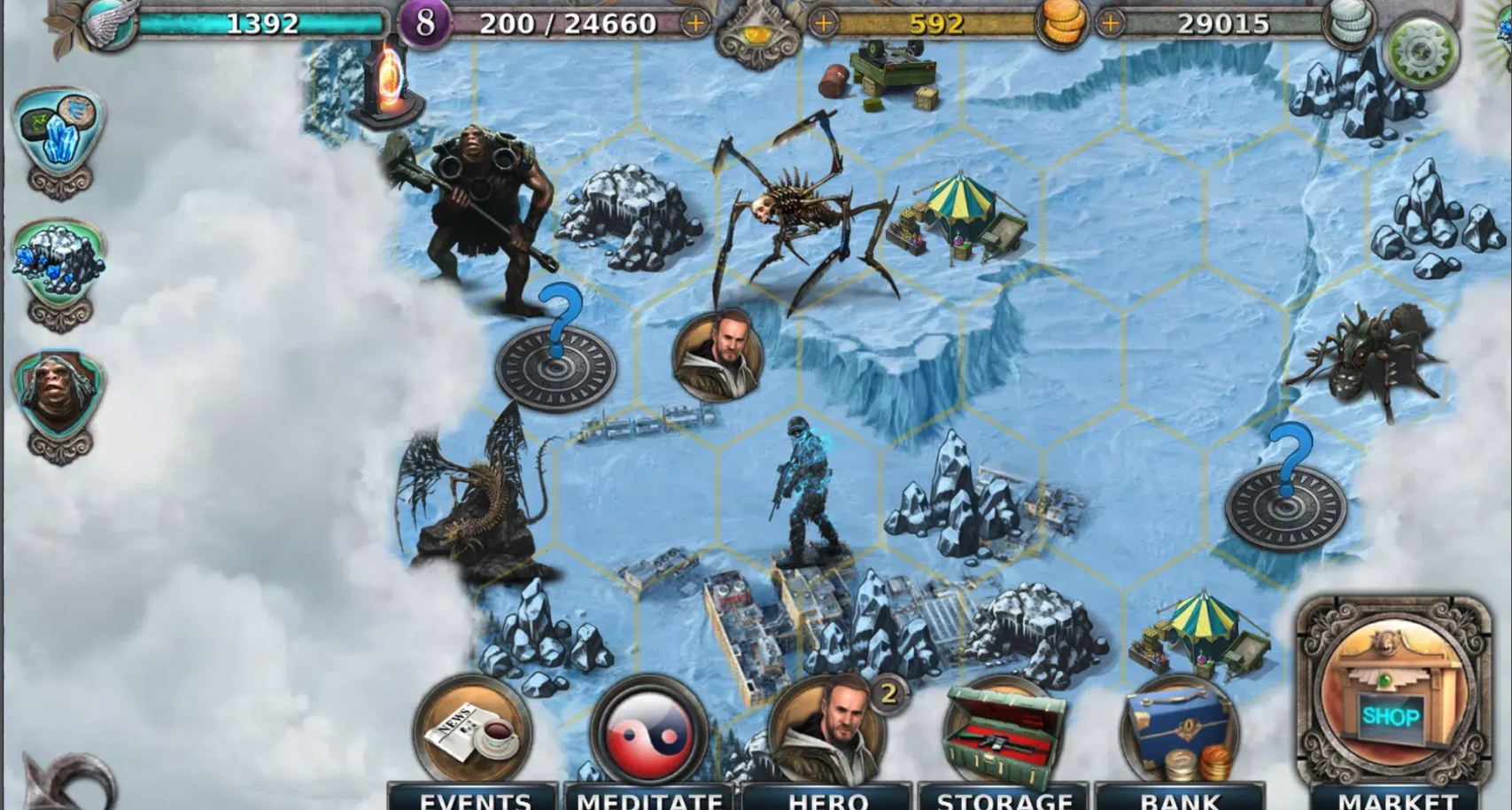The image size is (1512, 810).
Task: Click the purple level 8 badge
Action: pyautogui.click(x=425, y=24)
